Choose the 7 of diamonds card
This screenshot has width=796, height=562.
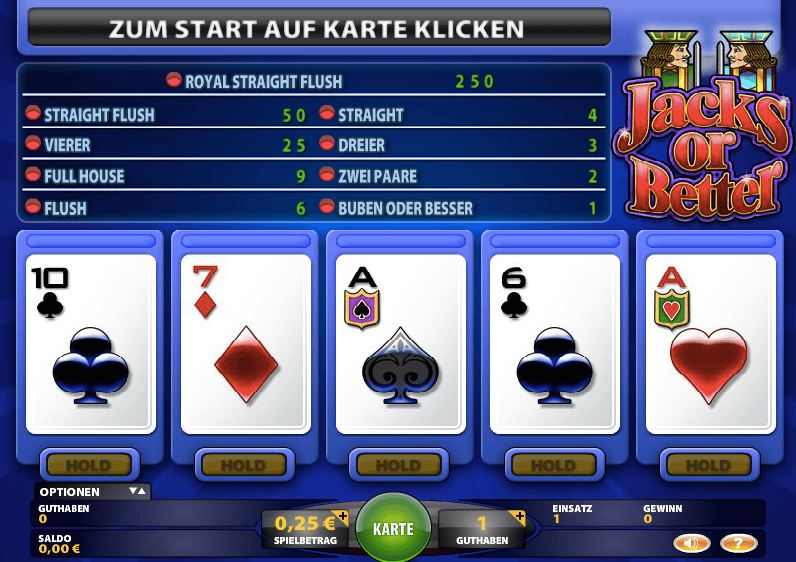tap(246, 344)
